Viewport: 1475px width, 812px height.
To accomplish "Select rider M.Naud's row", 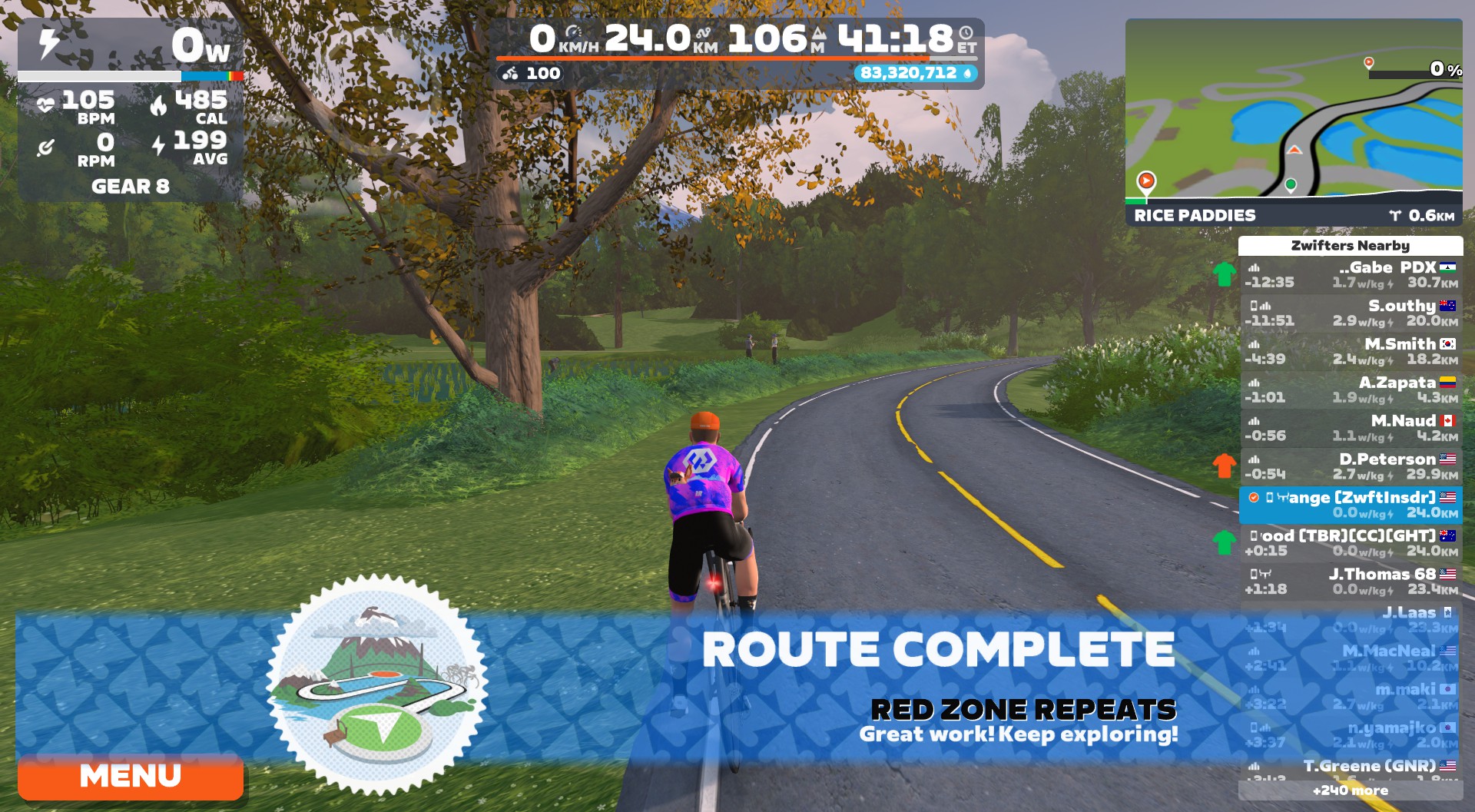I will click(x=1351, y=429).
